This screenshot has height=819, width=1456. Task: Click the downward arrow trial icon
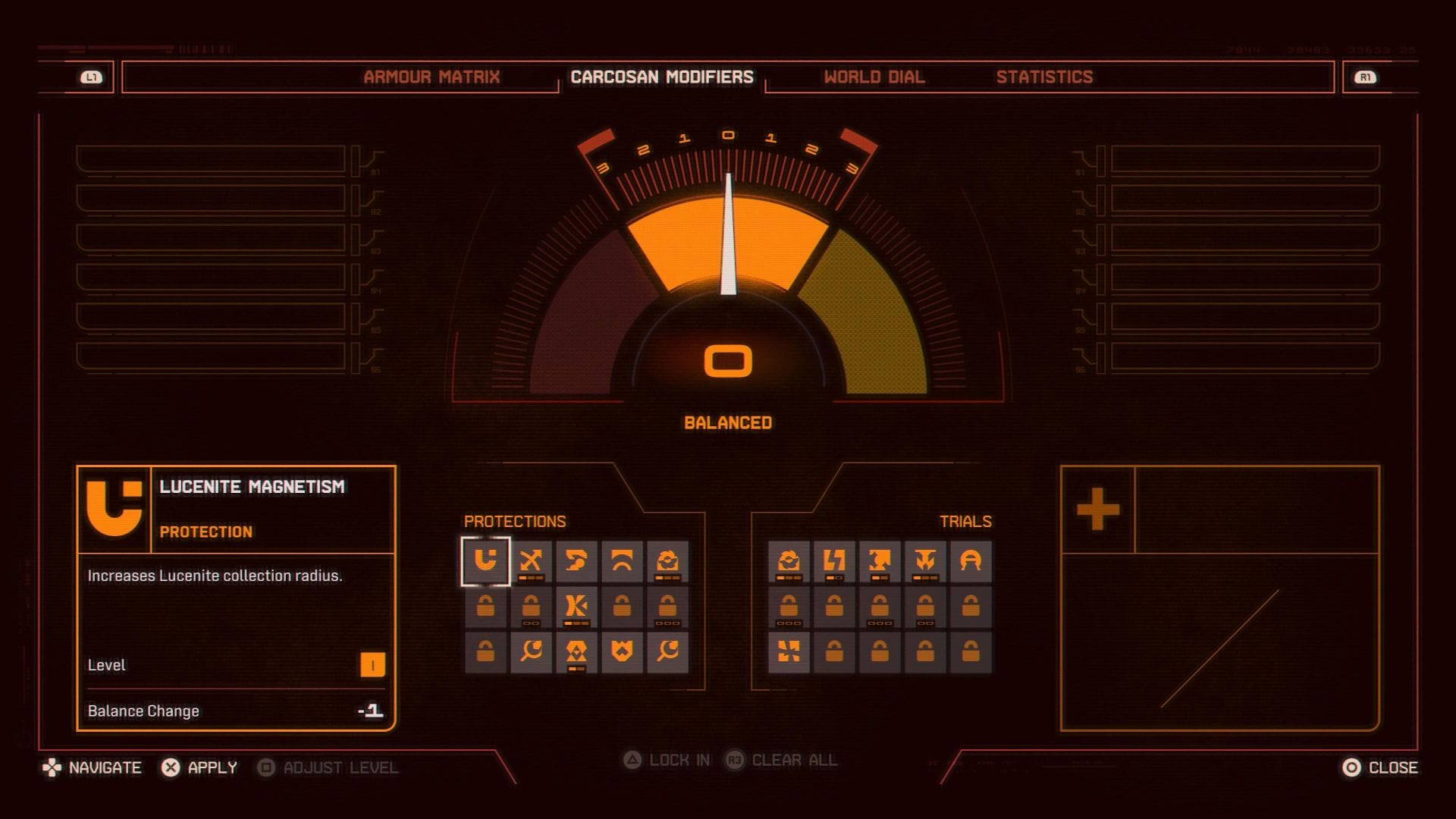click(x=924, y=561)
